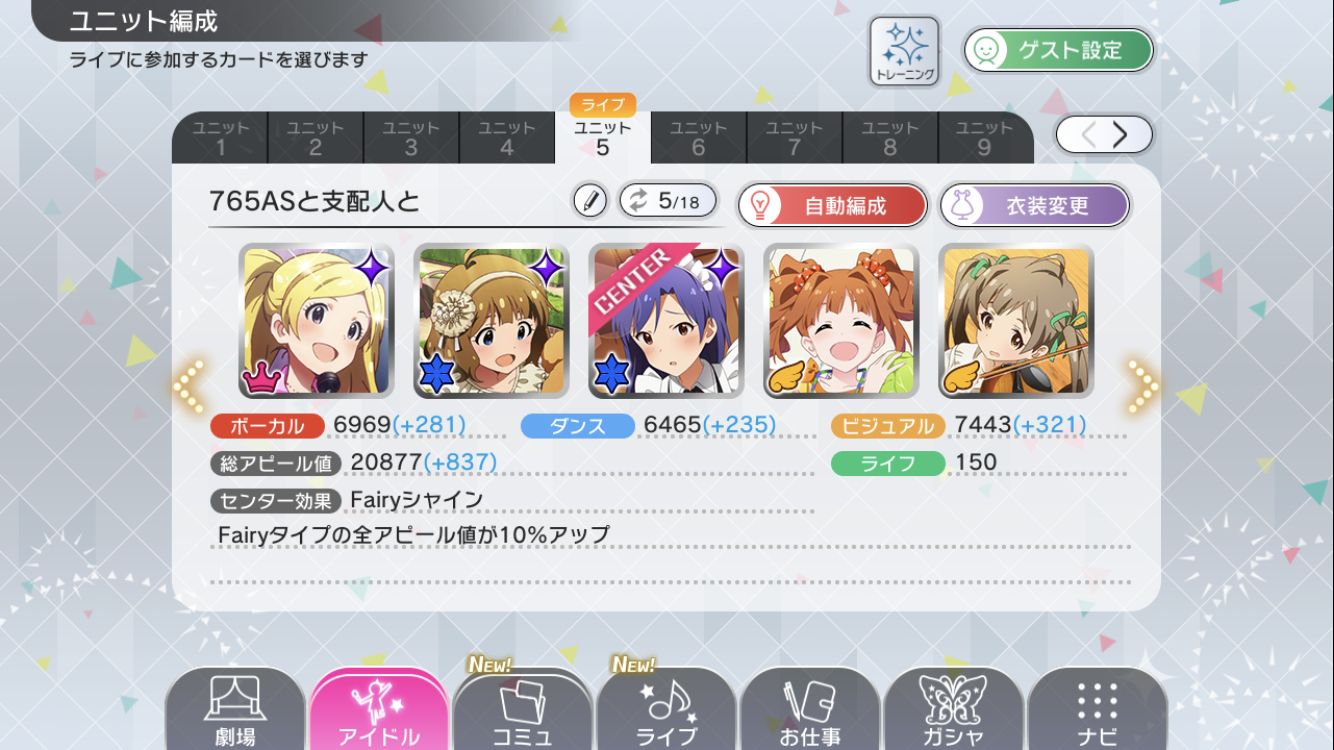Activate 自動編成 auto-formation
Screen dimensions: 1334x750
[x=833, y=206]
